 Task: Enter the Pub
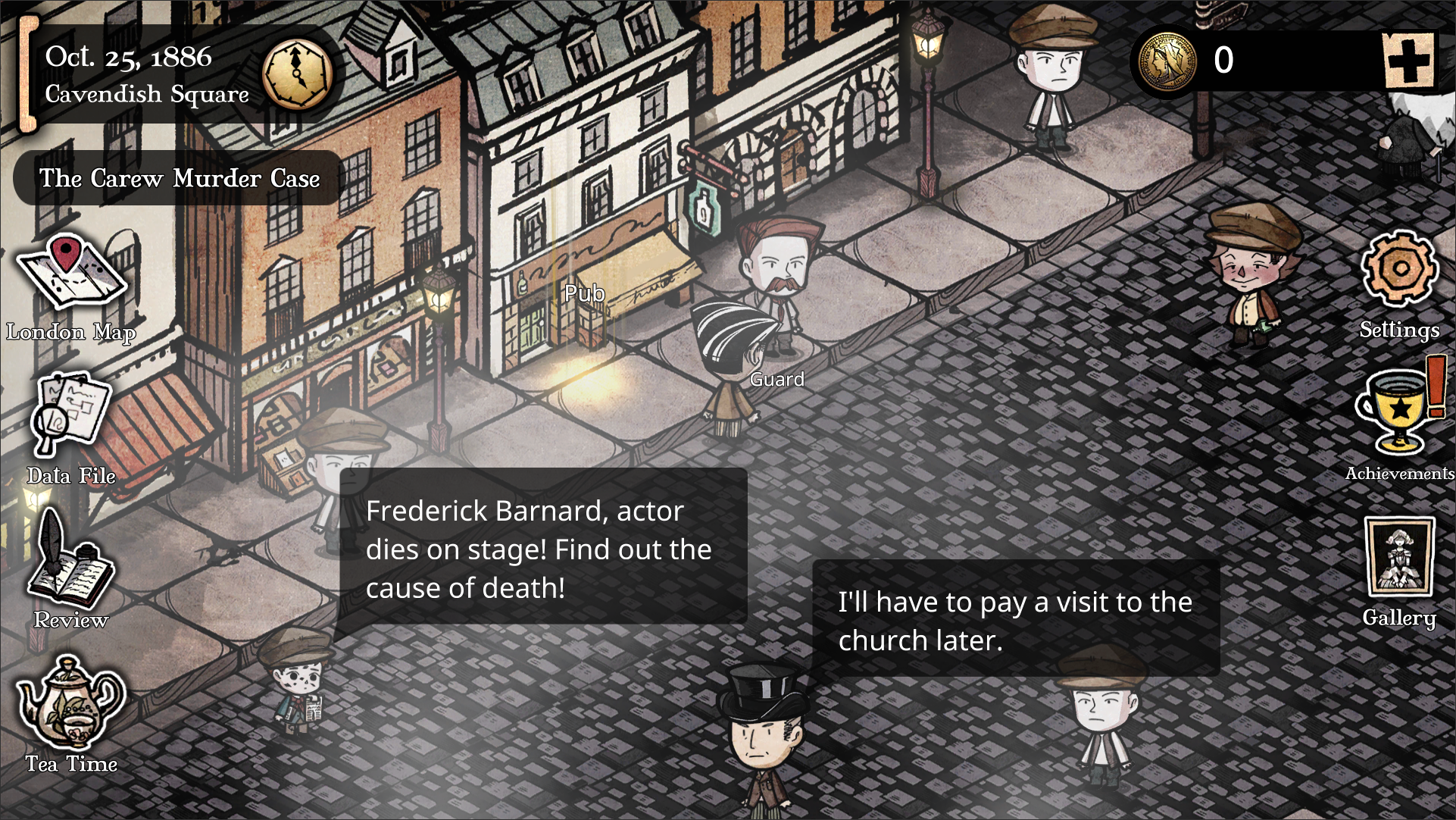[x=583, y=294]
